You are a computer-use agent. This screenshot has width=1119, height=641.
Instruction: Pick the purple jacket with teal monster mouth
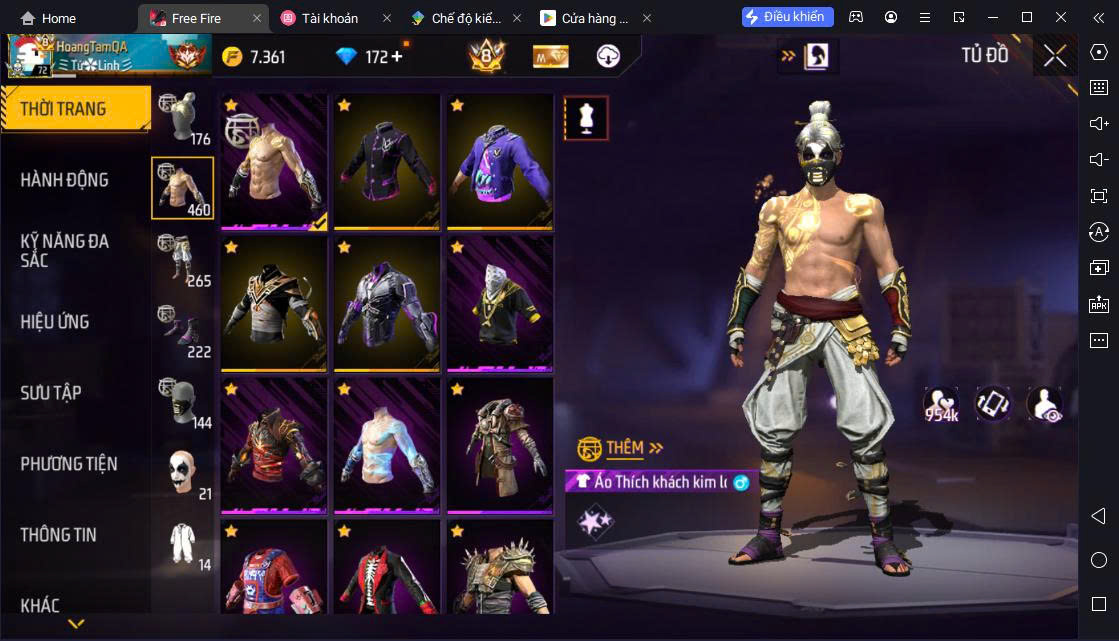[x=500, y=161]
